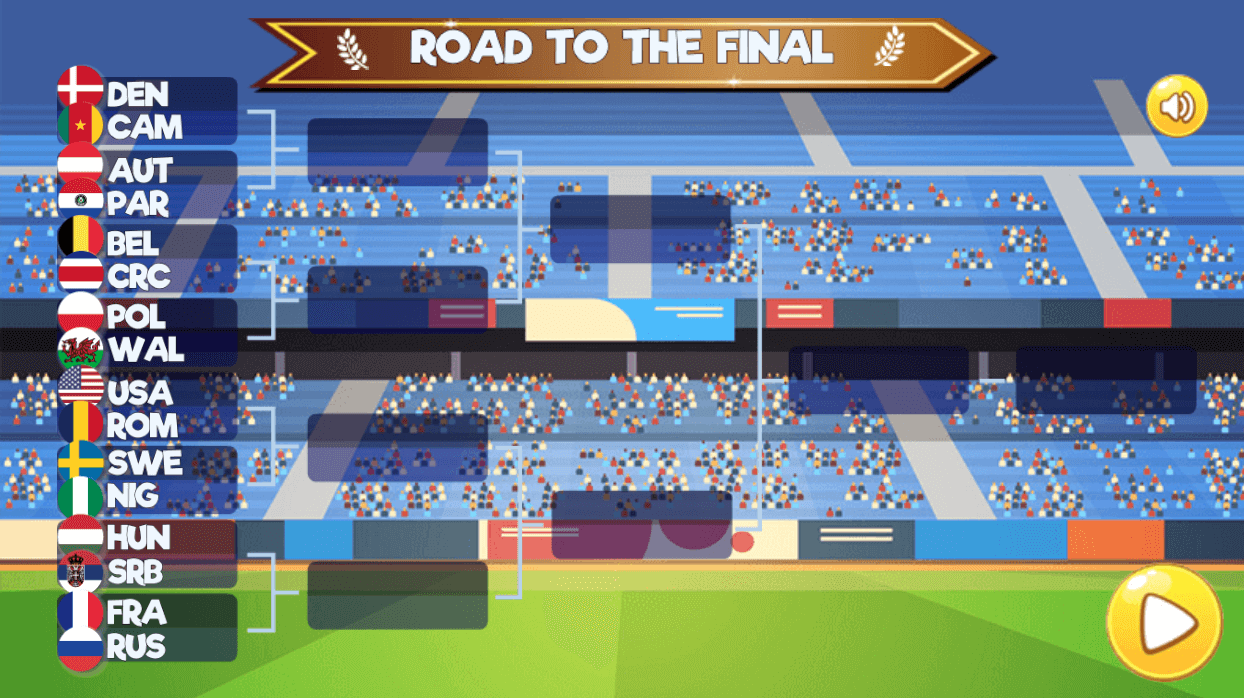Select the AUT bracket entry
Viewport: 1244px width, 698px height.
[147, 169]
